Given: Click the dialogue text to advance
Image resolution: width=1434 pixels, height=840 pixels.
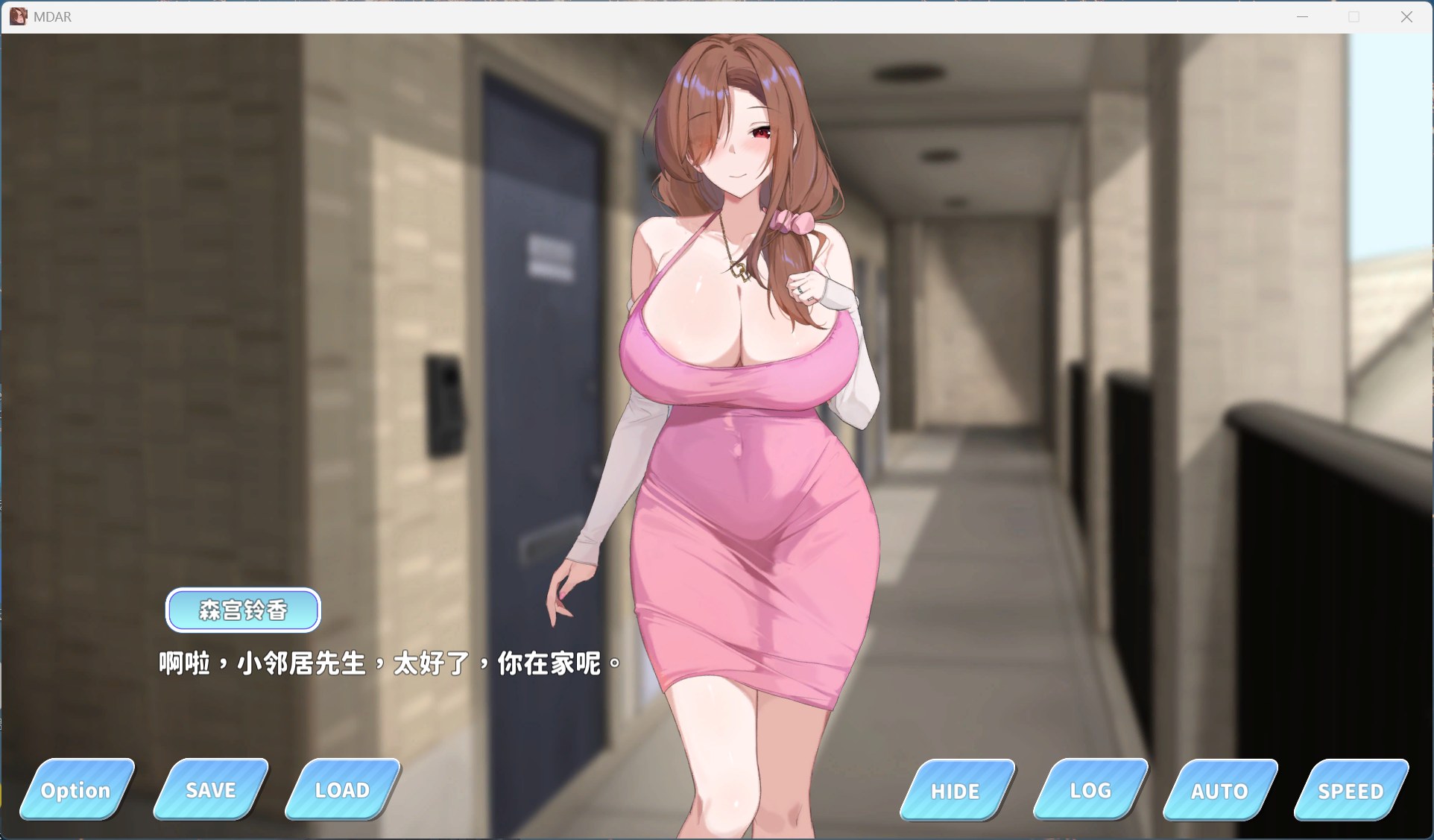Looking at the screenshot, I should pos(387,663).
